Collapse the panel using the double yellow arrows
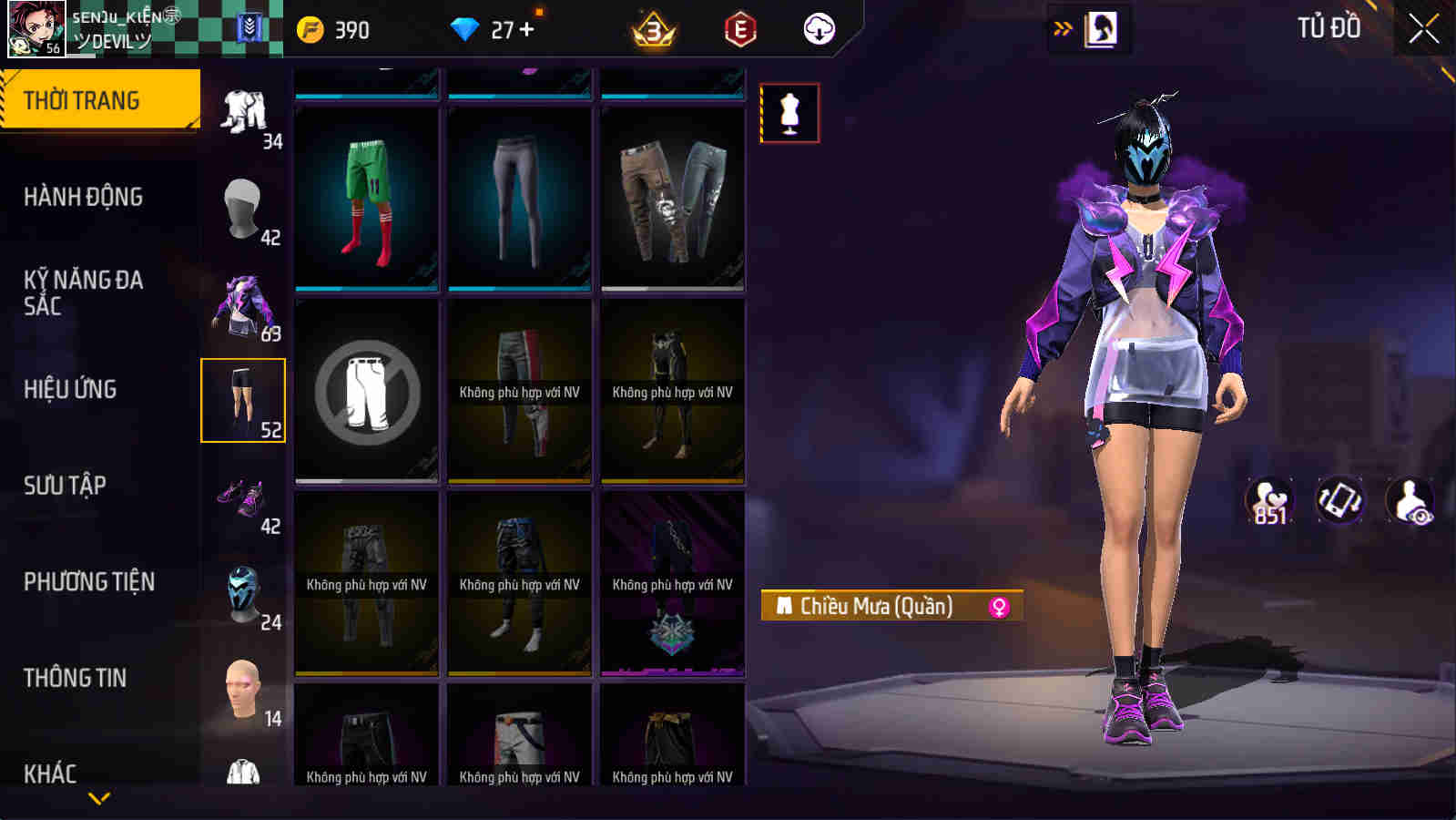Image resolution: width=1456 pixels, height=820 pixels. [x=1059, y=27]
